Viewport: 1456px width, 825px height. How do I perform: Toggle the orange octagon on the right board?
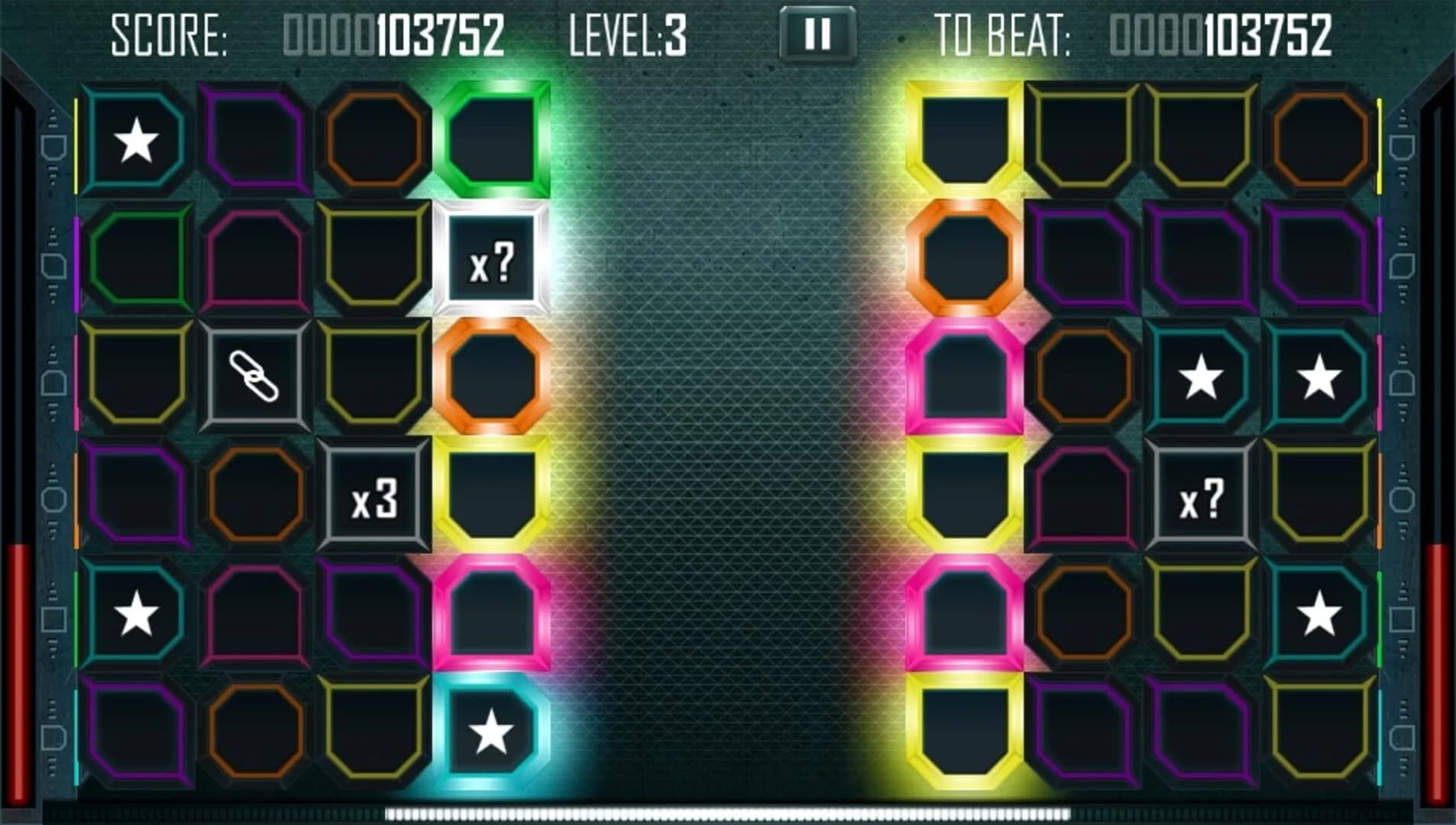tap(963, 260)
